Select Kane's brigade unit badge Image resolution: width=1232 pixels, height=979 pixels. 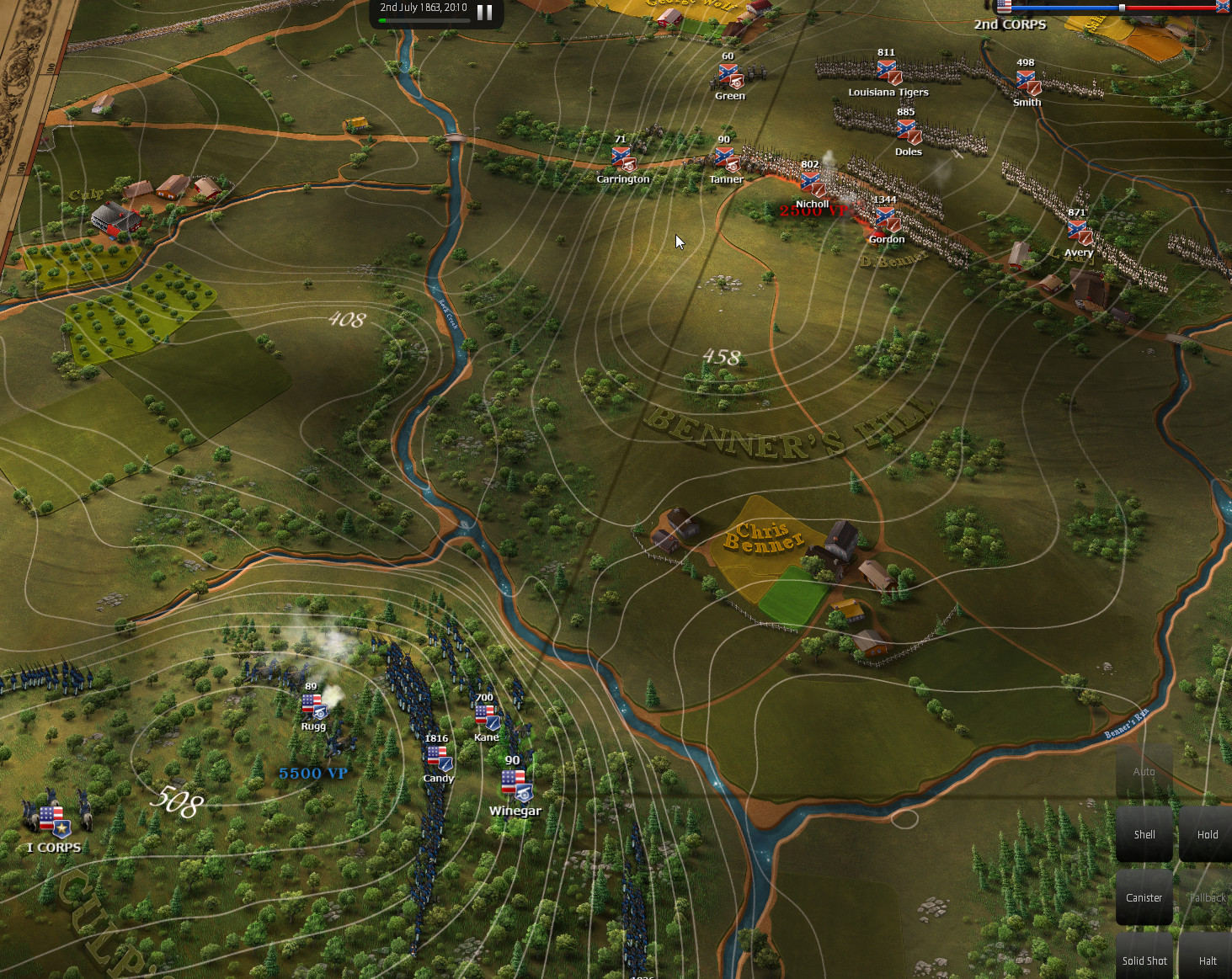click(x=487, y=717)
